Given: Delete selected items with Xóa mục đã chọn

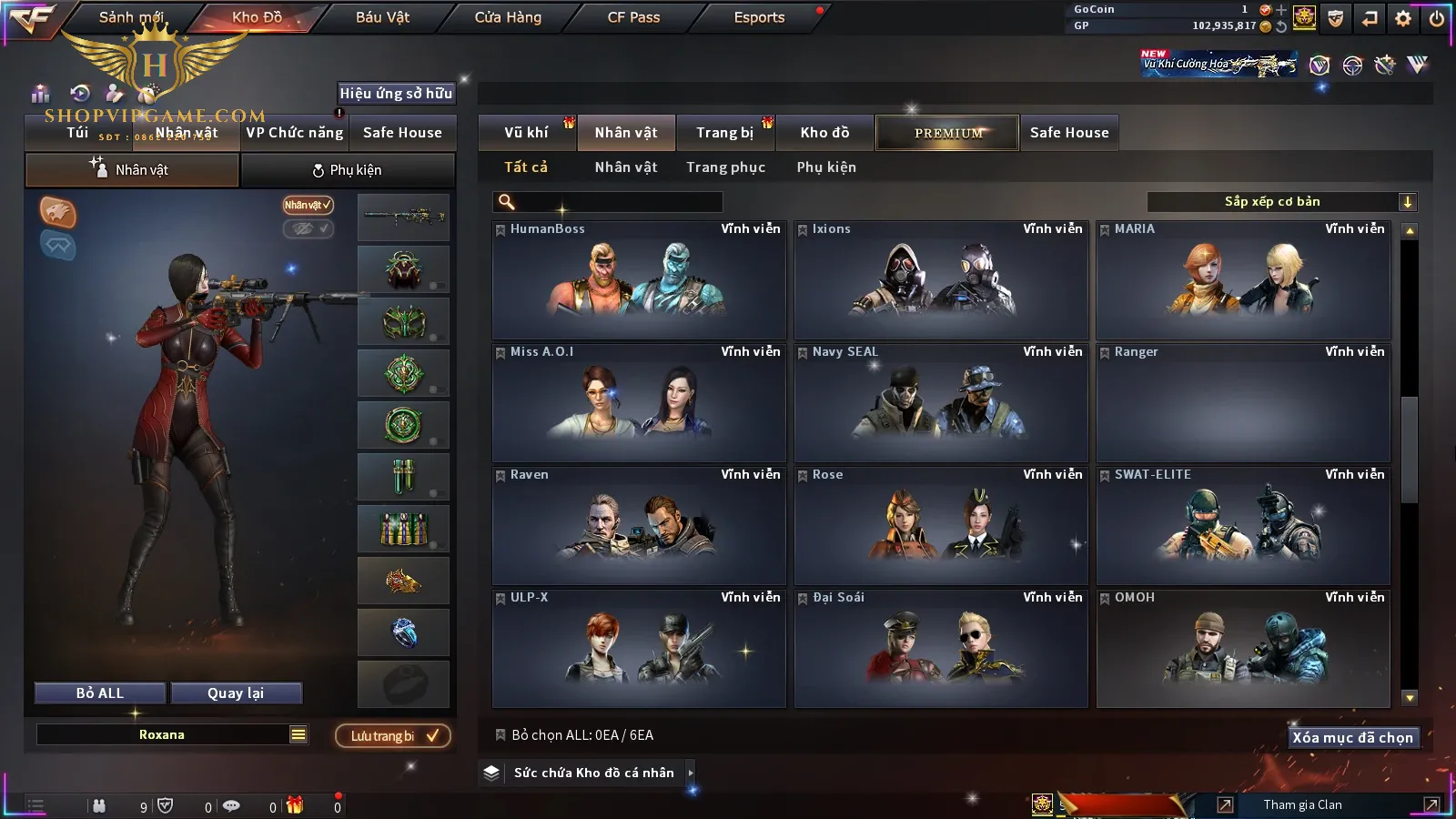Looking at the screenshot, I should tap(1352, 738).
